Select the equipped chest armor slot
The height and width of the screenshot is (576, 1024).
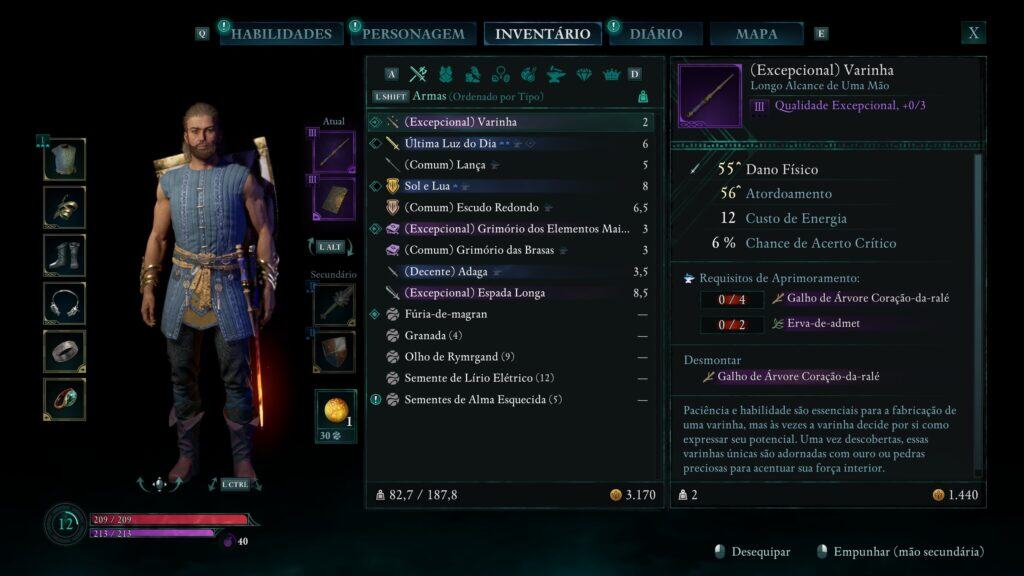65,160
